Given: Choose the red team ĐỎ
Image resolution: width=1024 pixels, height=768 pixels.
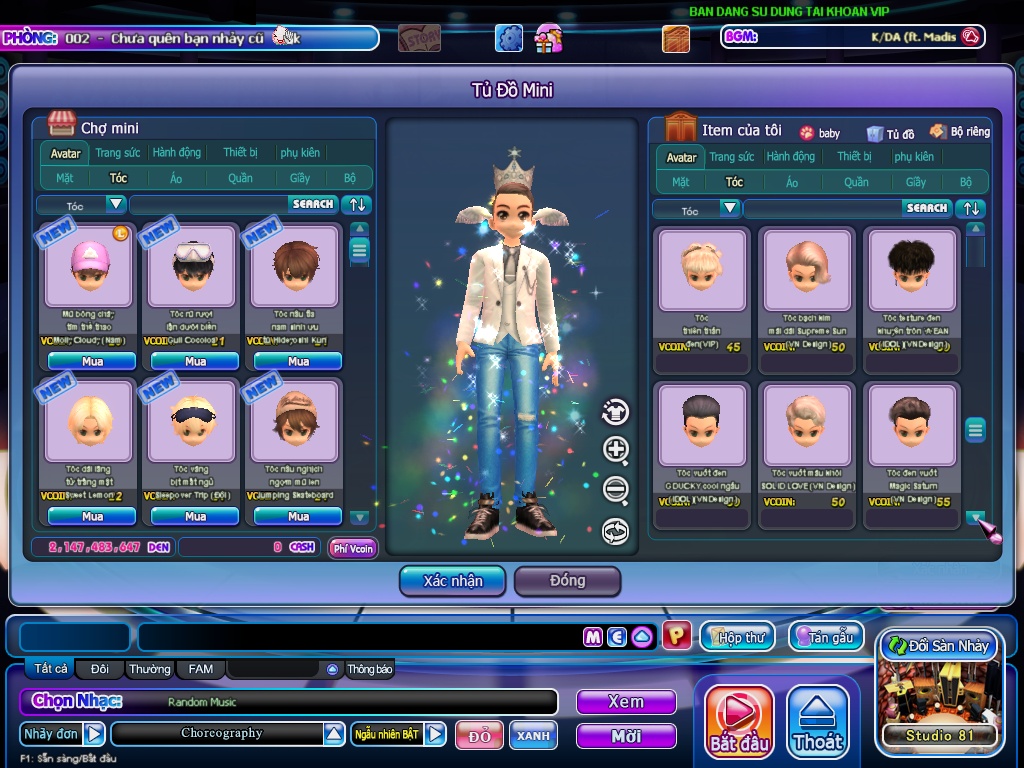Looking at the screenshot, I should pyautogui.click(x=479, y=736).
